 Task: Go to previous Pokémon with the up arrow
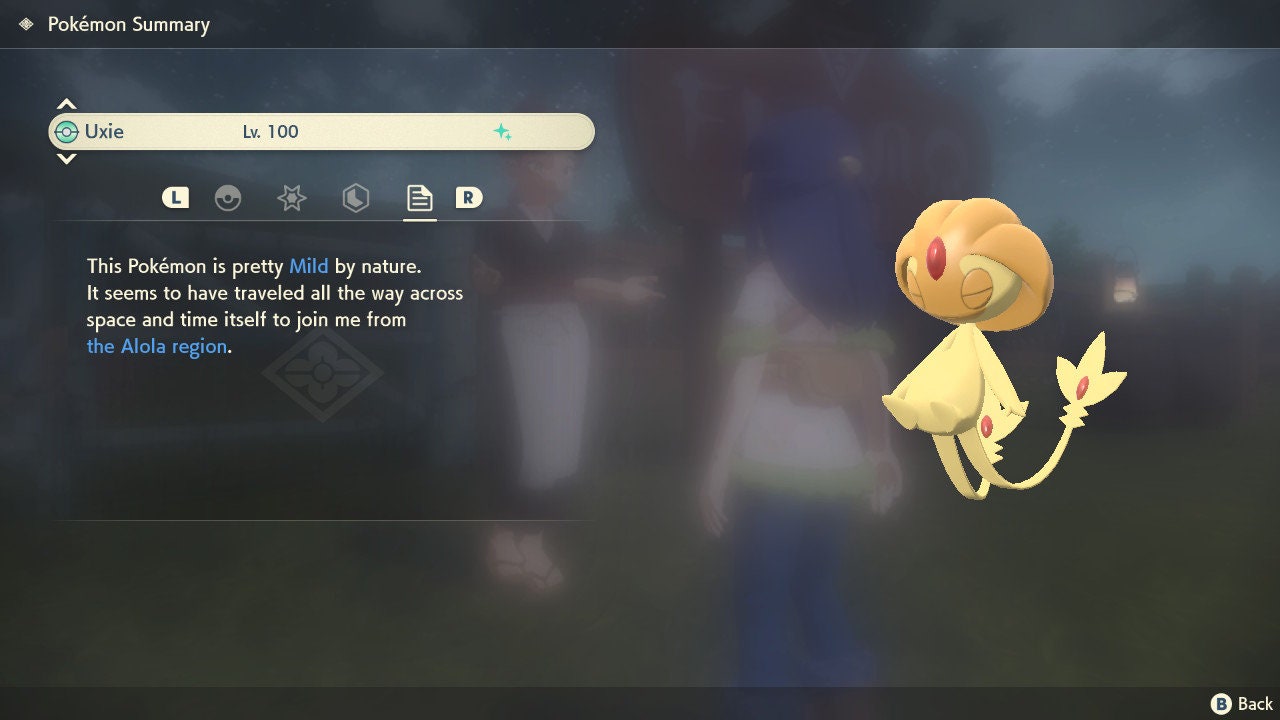click(x=66, y=104)
